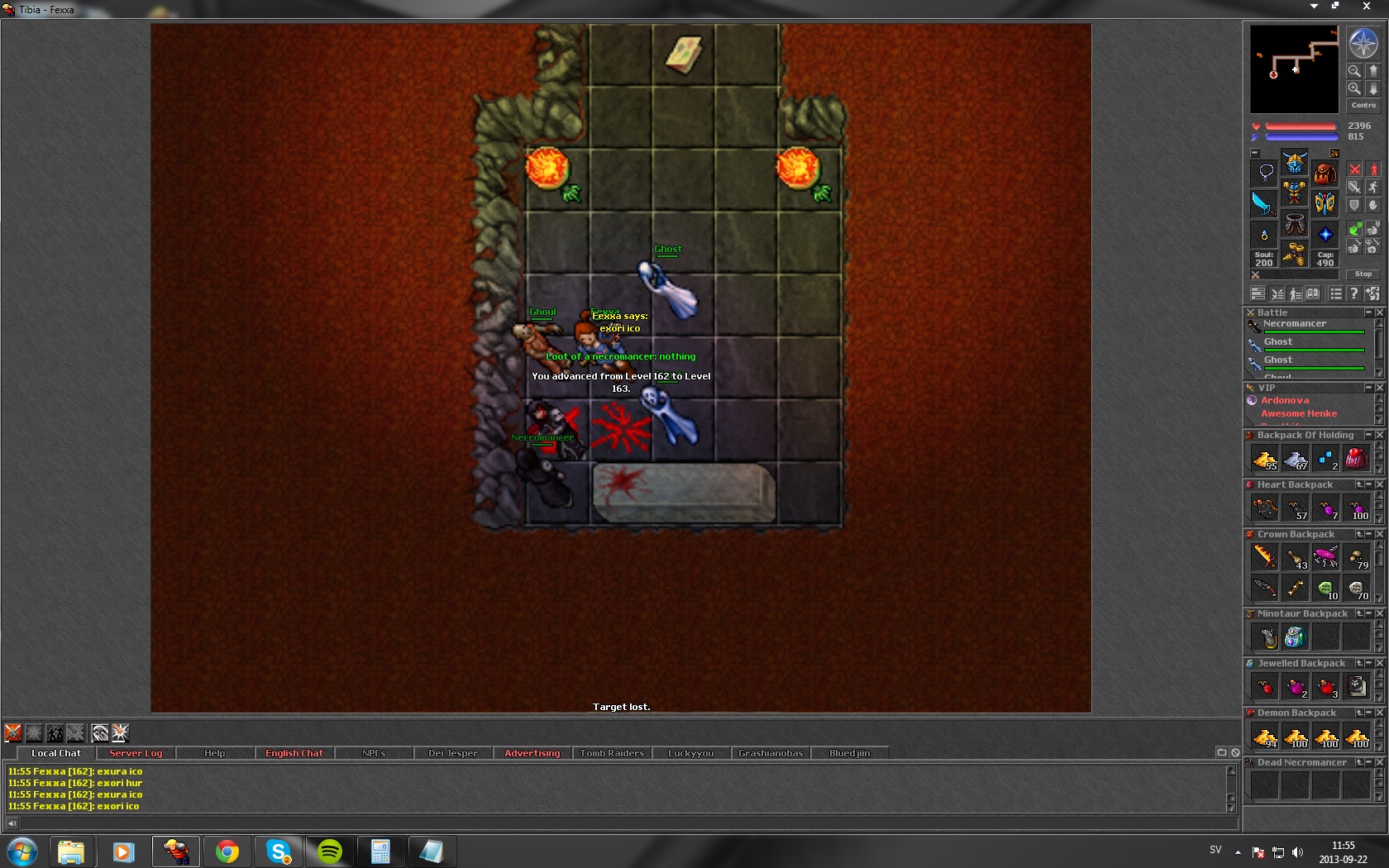The width and height of the screenshot is (1389, 868).
Task: Switch to the Advertising chat tab
Action: click(532, 753)
